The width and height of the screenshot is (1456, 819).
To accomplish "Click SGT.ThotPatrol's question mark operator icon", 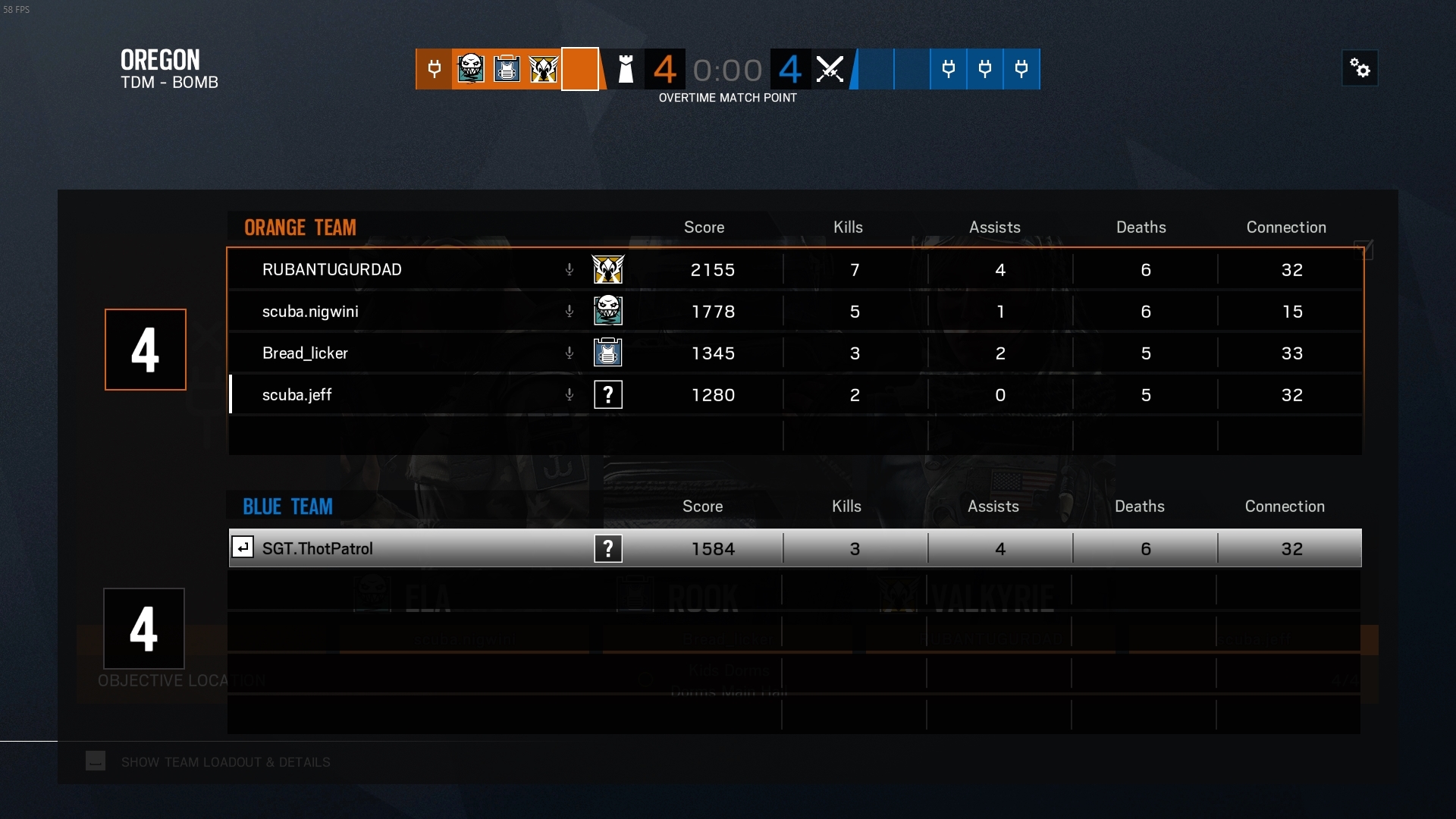I will point(608,548).
